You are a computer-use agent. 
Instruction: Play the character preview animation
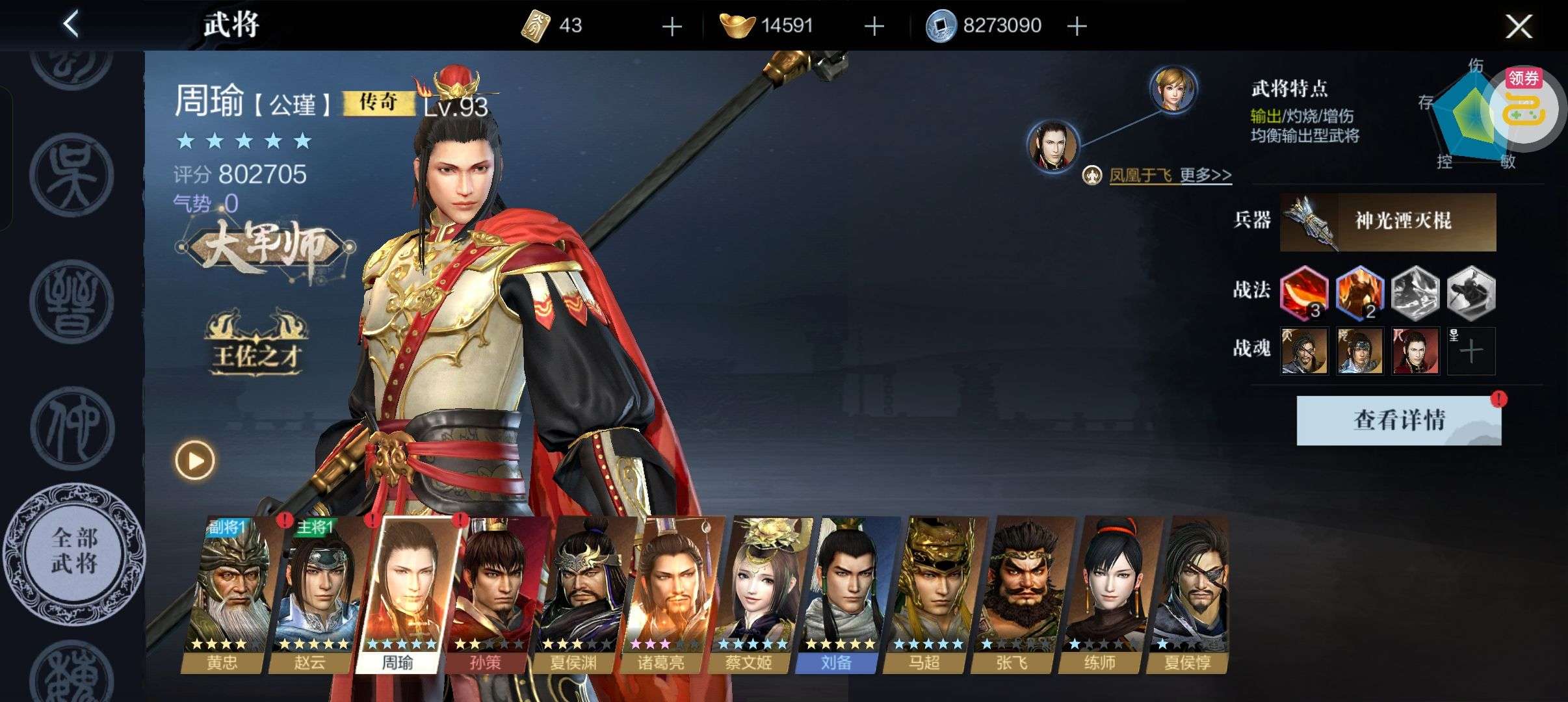click(194, 460)
